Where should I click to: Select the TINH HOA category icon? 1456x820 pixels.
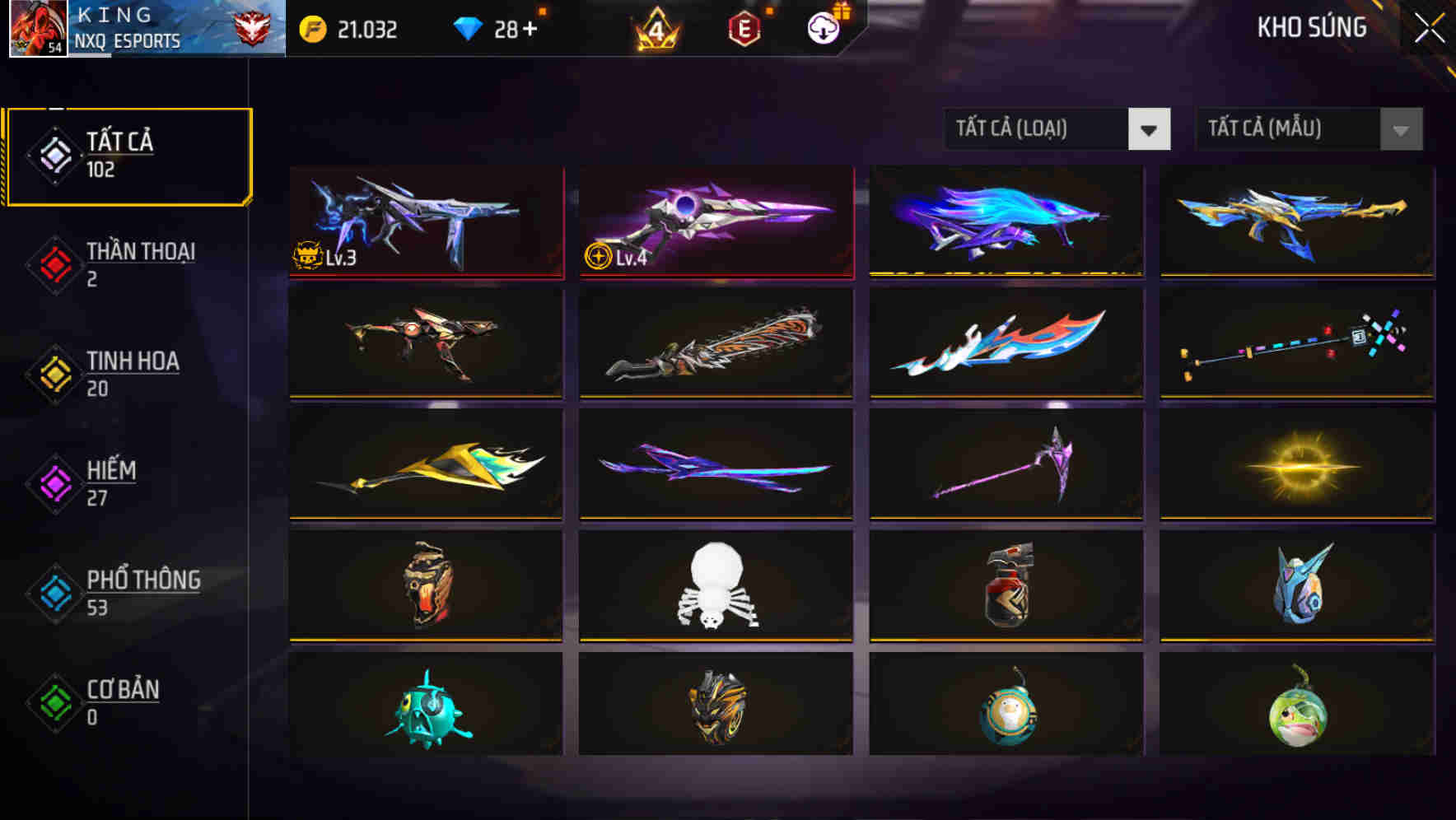pos(54,375)
